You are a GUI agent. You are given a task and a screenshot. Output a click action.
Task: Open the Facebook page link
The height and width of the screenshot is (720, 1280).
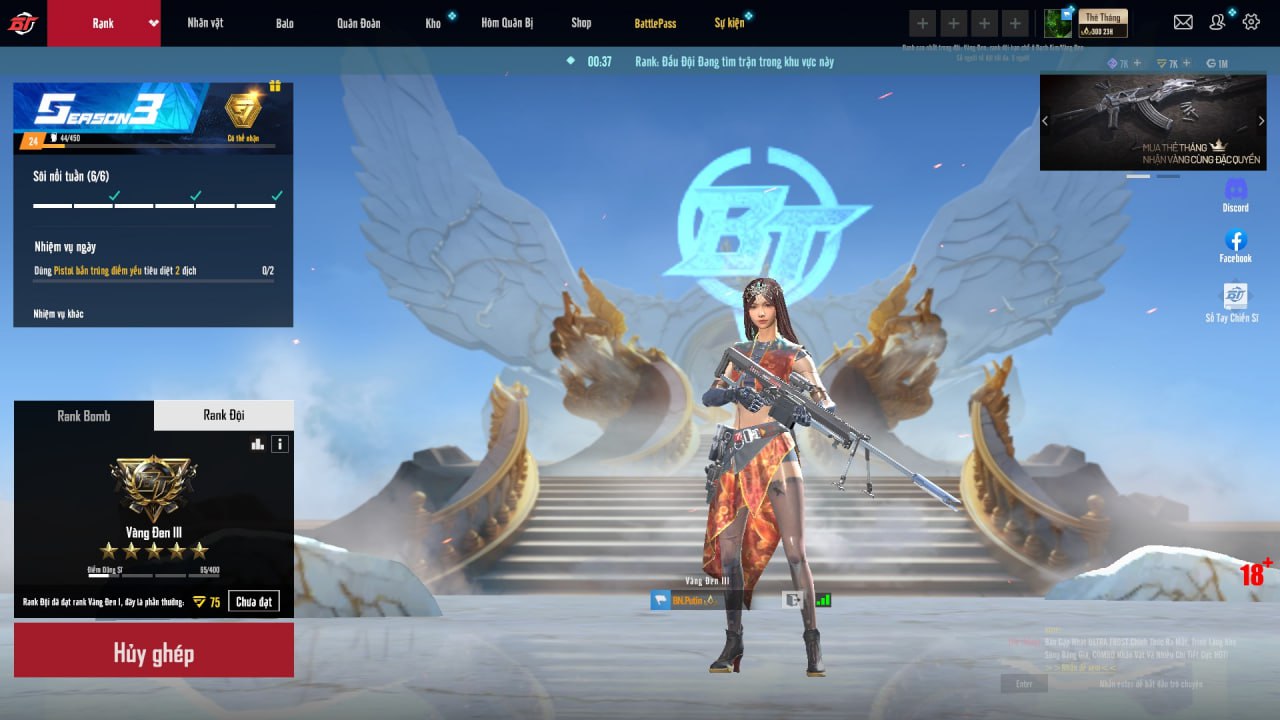click(x=1236, y=245)
